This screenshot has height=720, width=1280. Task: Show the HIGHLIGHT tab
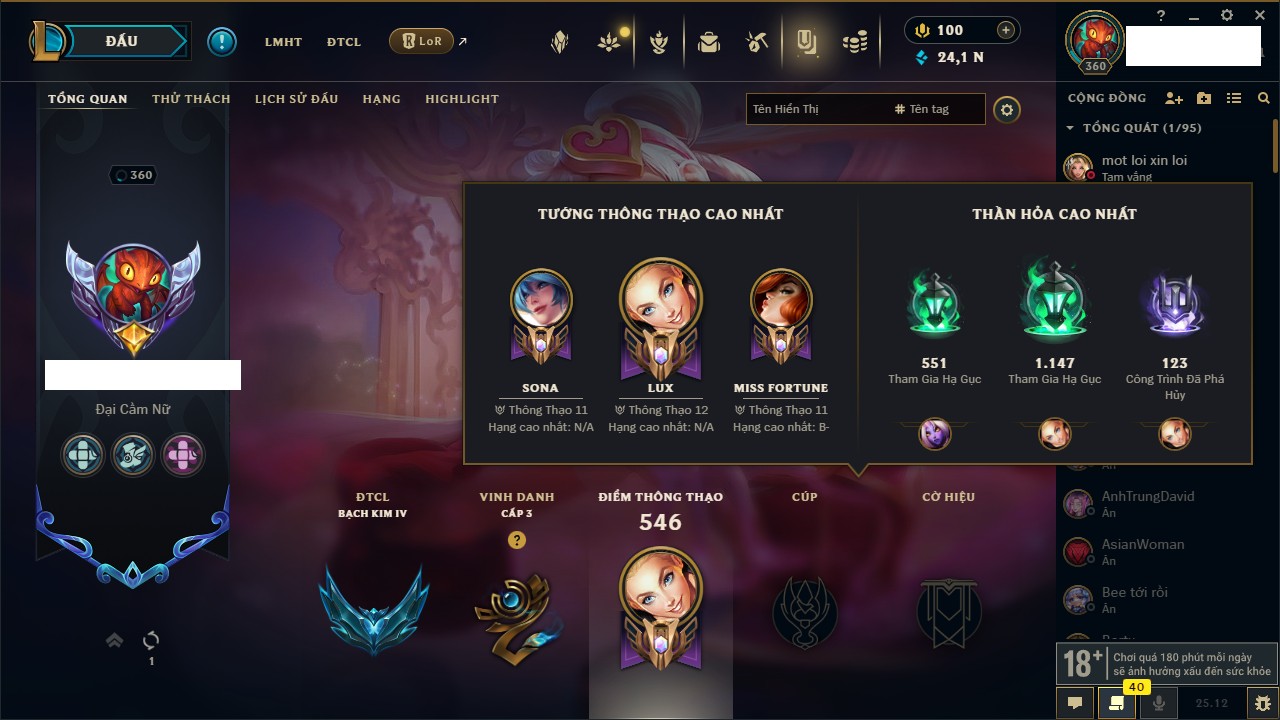click(461, 99)
